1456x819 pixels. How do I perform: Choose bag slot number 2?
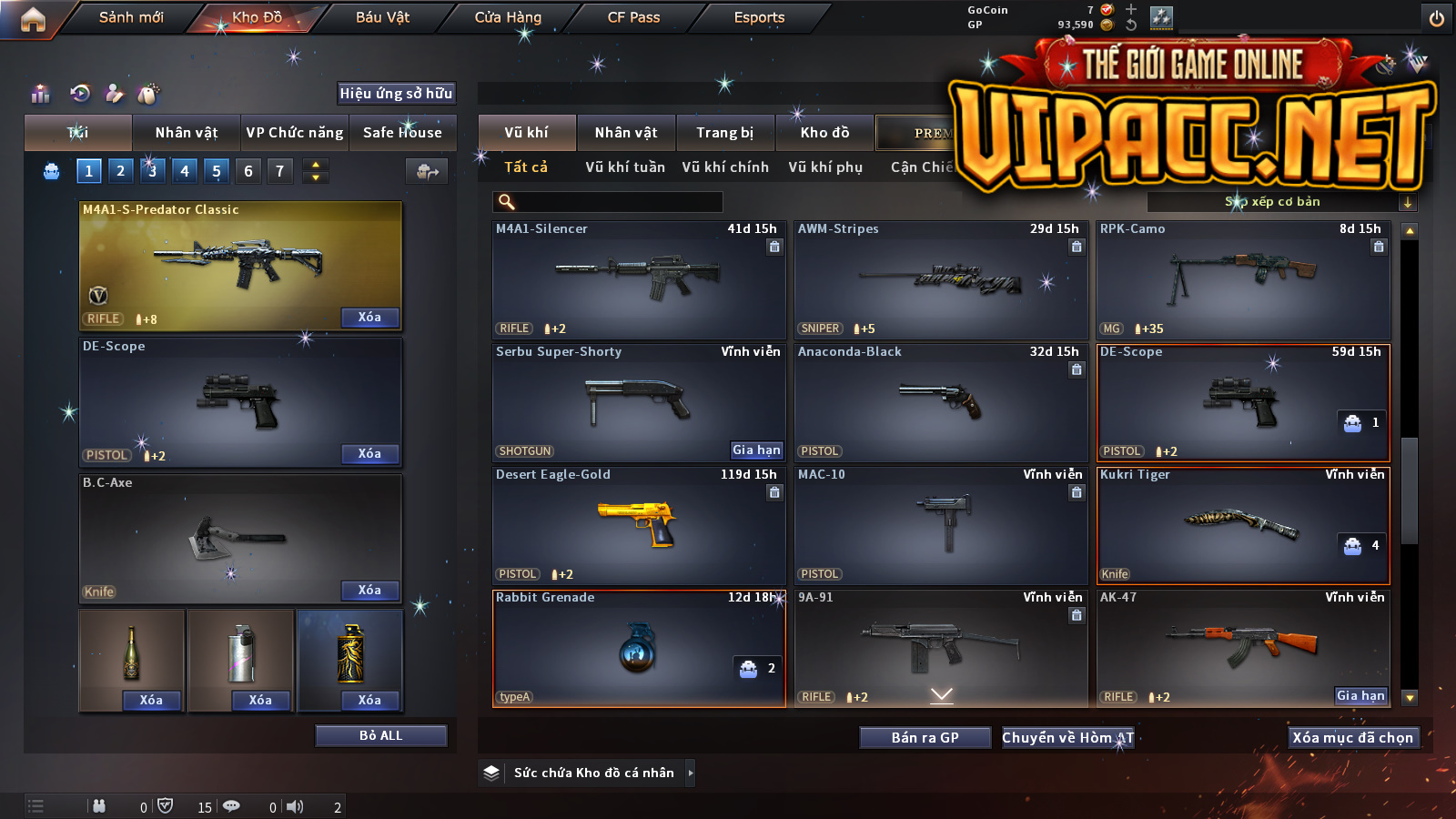point(120,171)
